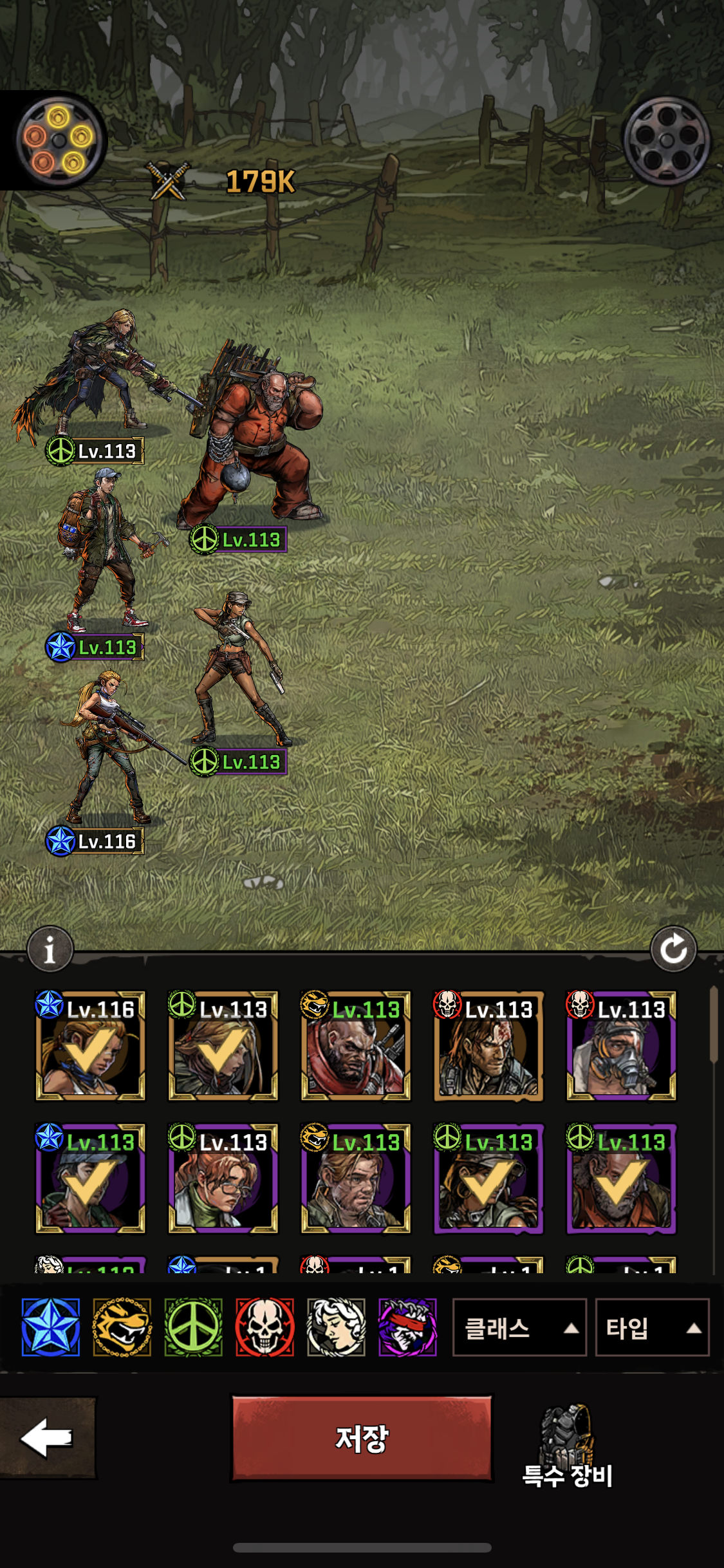Show formation info with the i button

[50, 949]
